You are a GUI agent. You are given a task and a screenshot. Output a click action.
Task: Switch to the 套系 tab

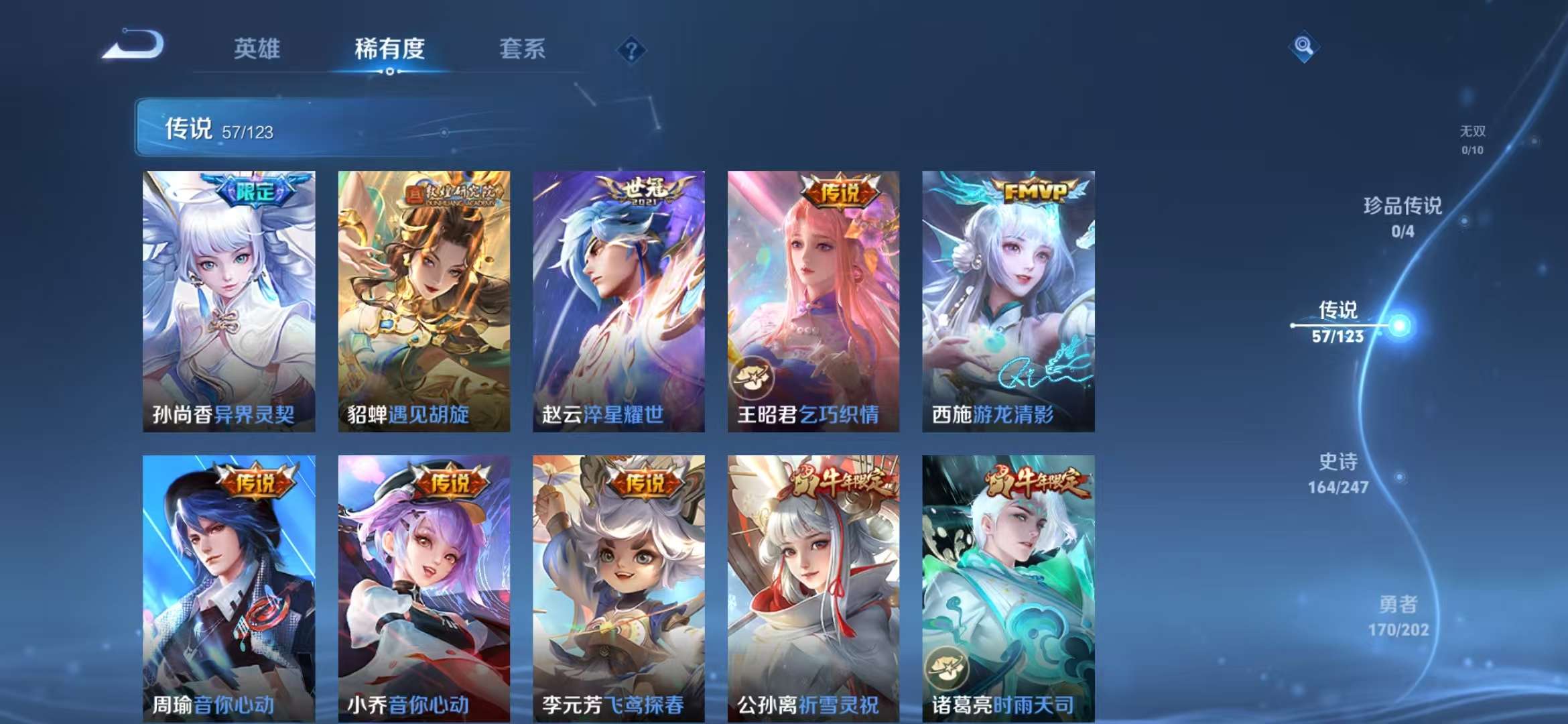click(x=521, y=48)
